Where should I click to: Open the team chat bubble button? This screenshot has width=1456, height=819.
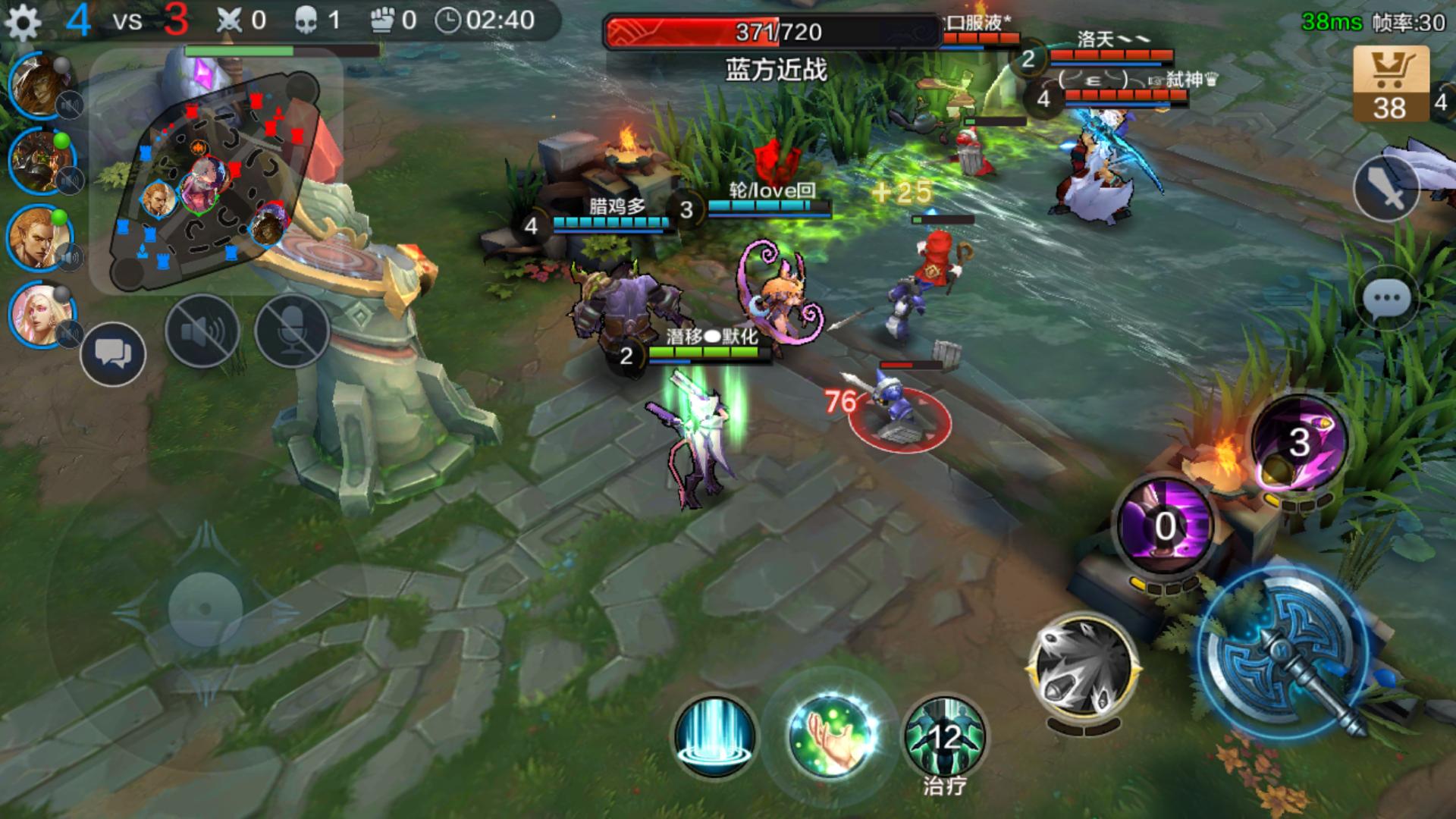[113, 355]
